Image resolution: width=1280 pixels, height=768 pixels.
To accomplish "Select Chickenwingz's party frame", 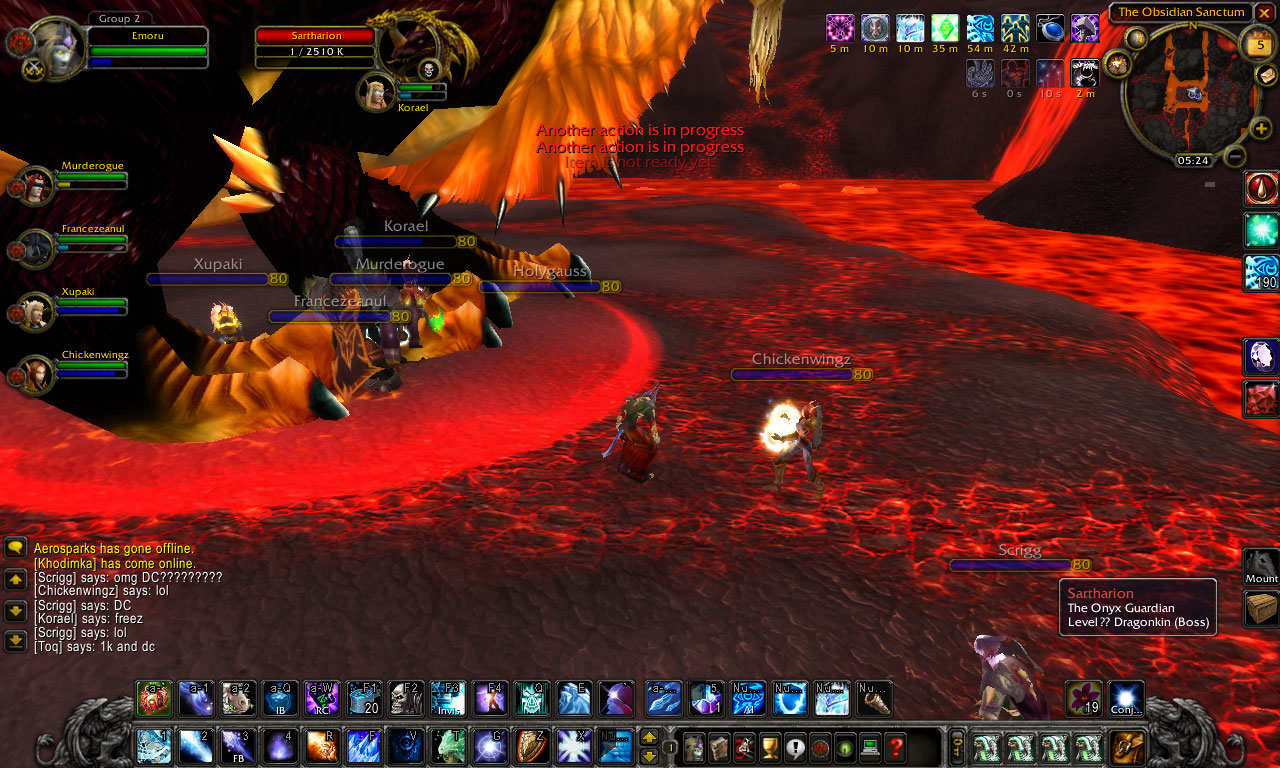I will coord(40,375).
